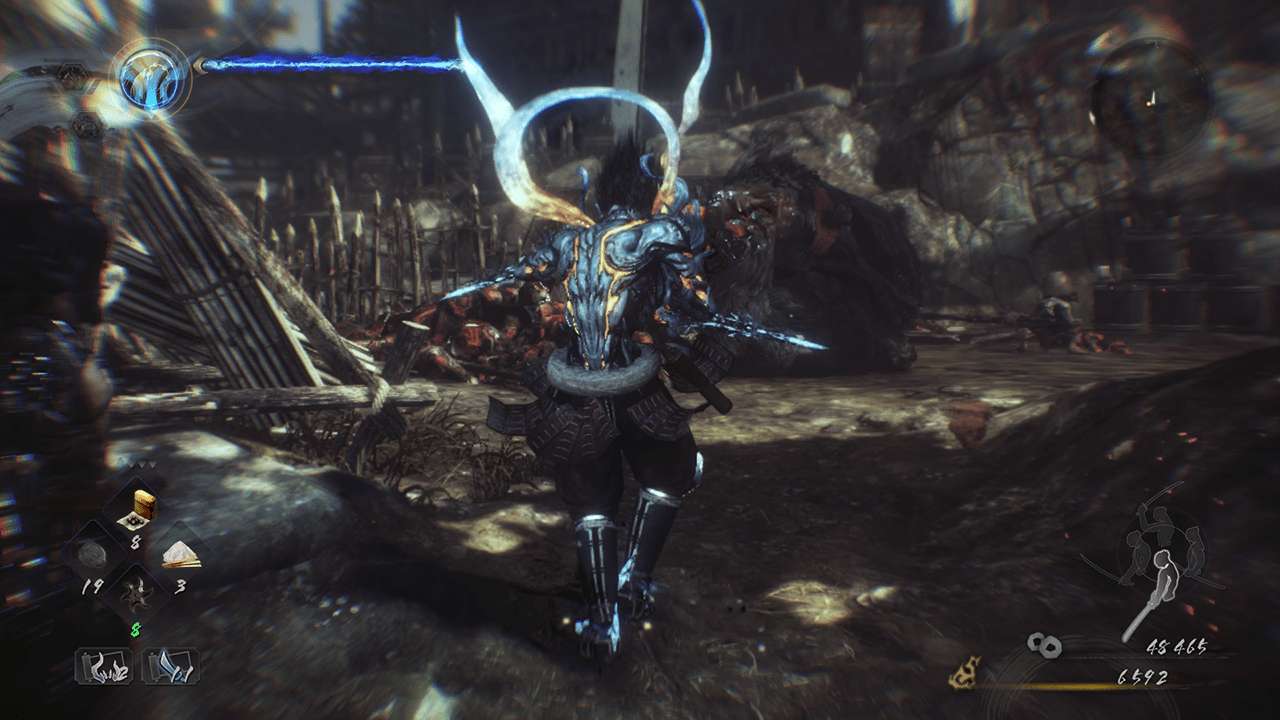Open the circular radar minimap

[1149, 96]
